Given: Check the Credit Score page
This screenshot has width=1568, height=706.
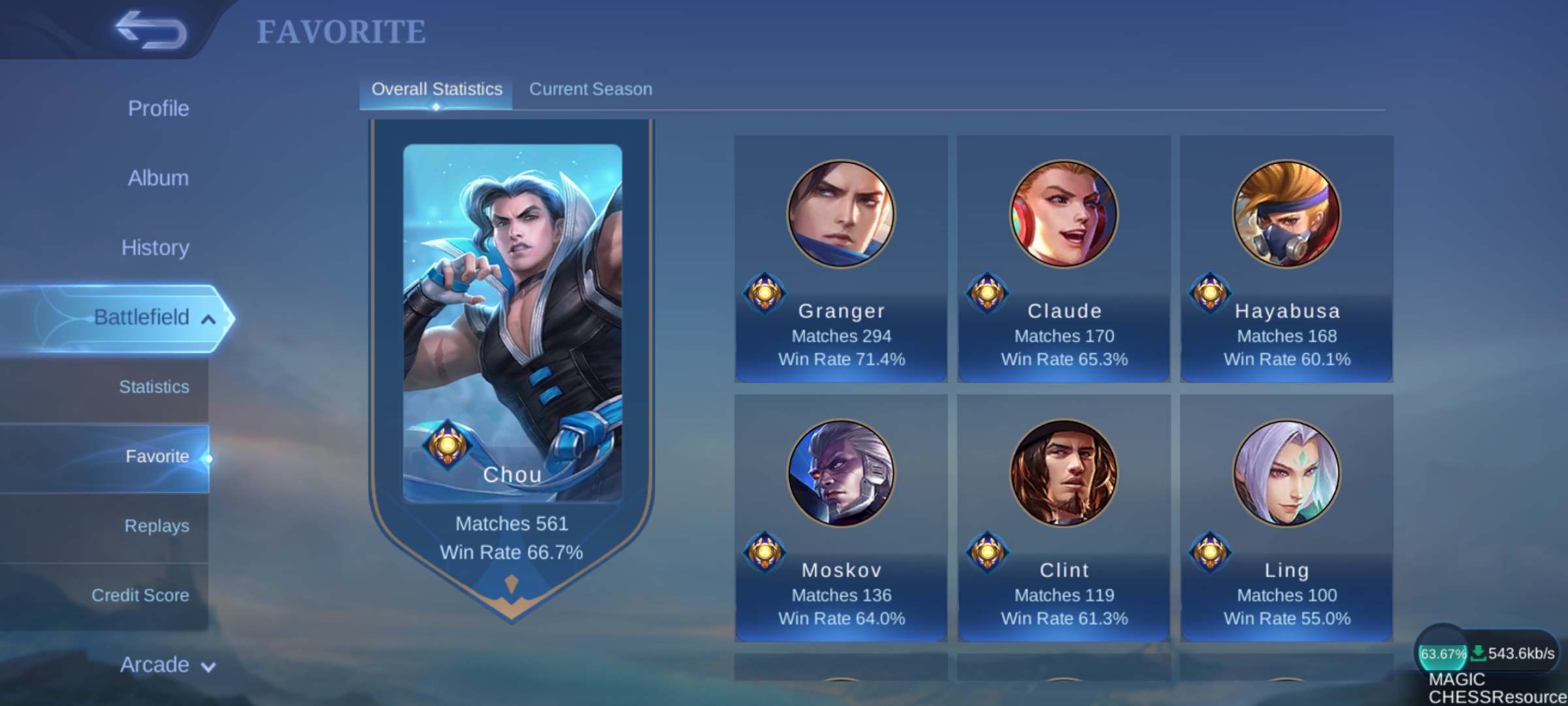Looking at the screenshot, I should pos(140,596).
